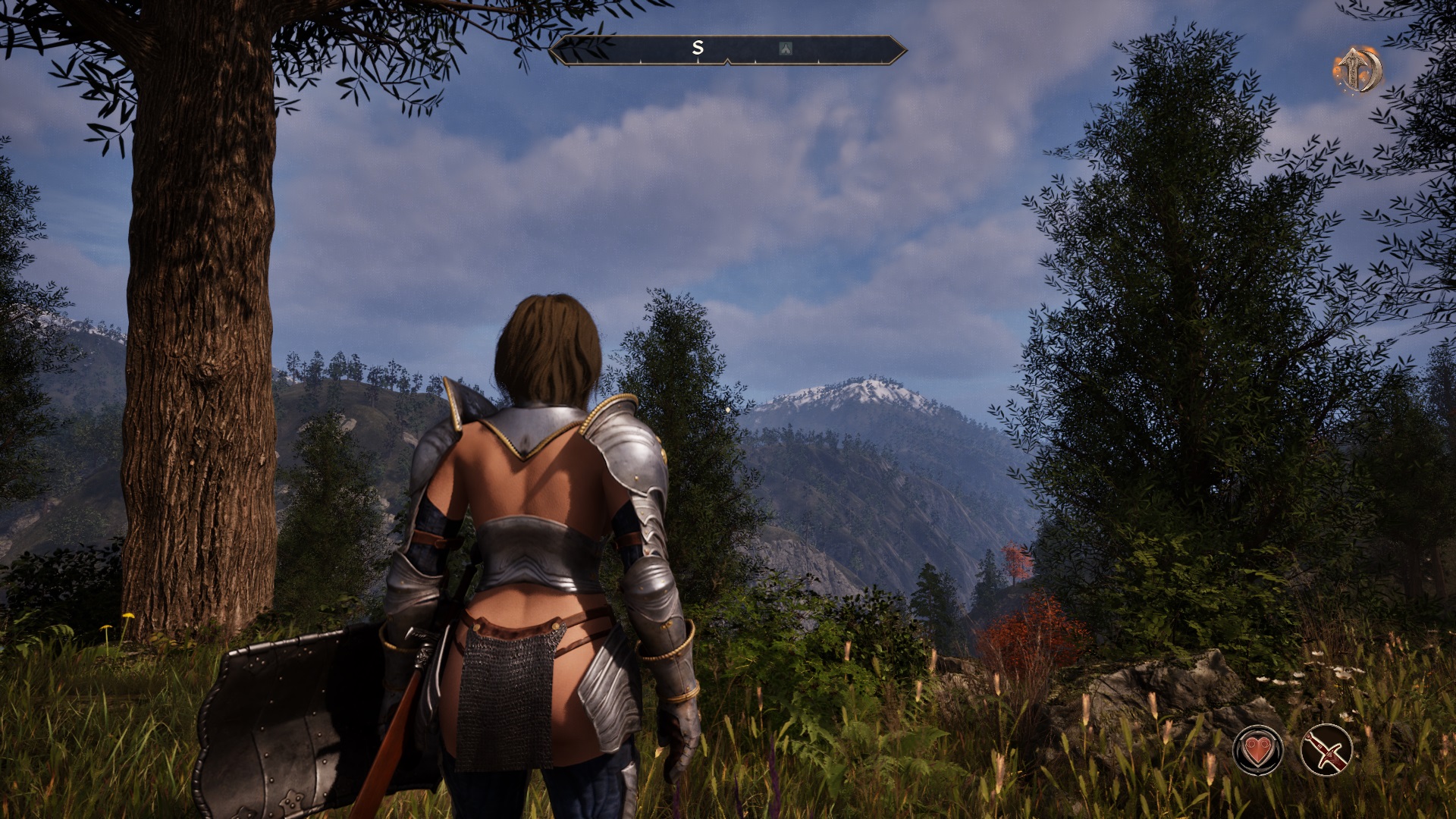Select the crossed-out red sword icon
The height and width of the screenshot is (819, 1456).
click(1326, 750)
